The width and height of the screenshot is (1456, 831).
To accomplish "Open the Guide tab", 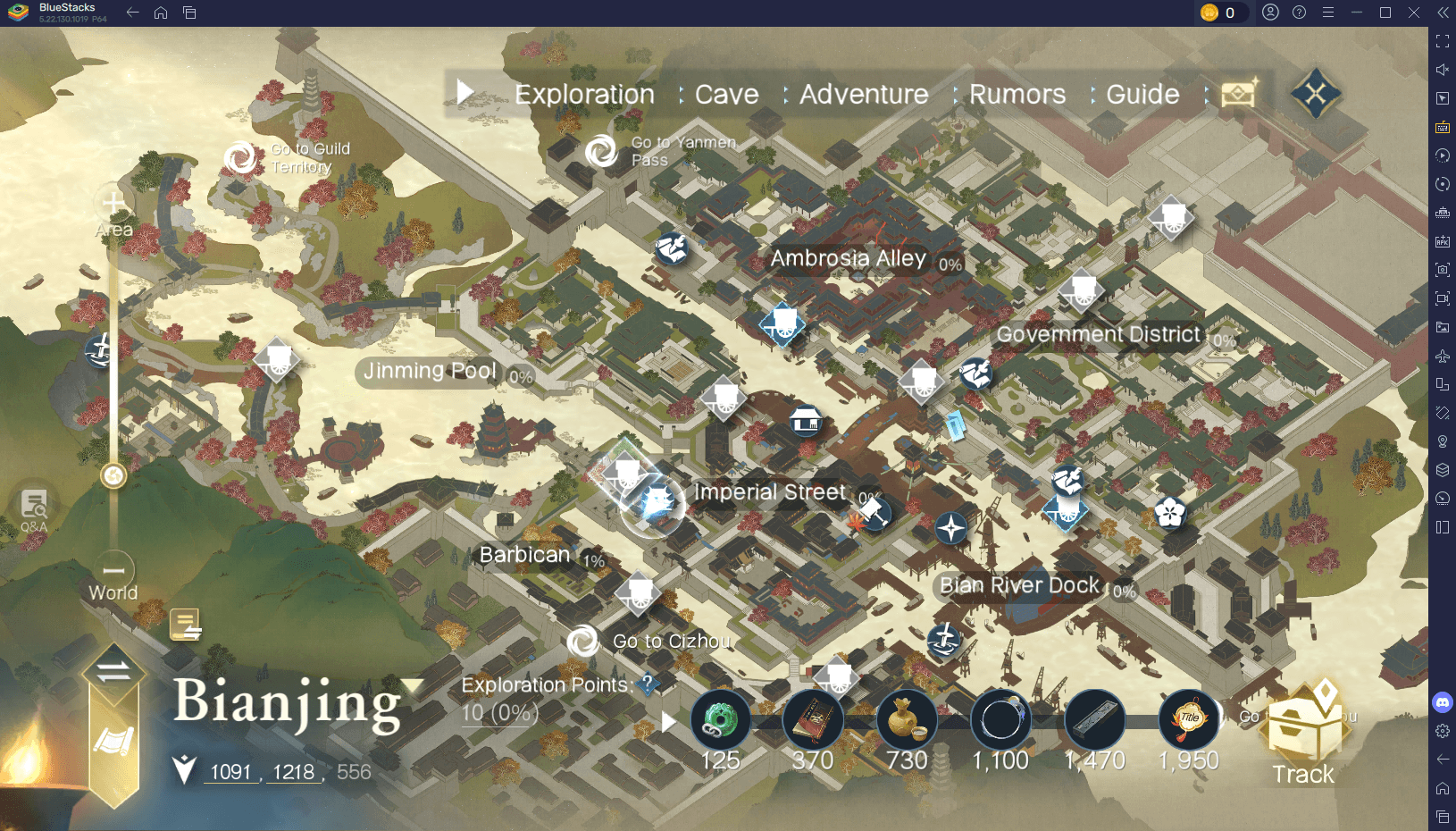I will [x=1142, y=95].
